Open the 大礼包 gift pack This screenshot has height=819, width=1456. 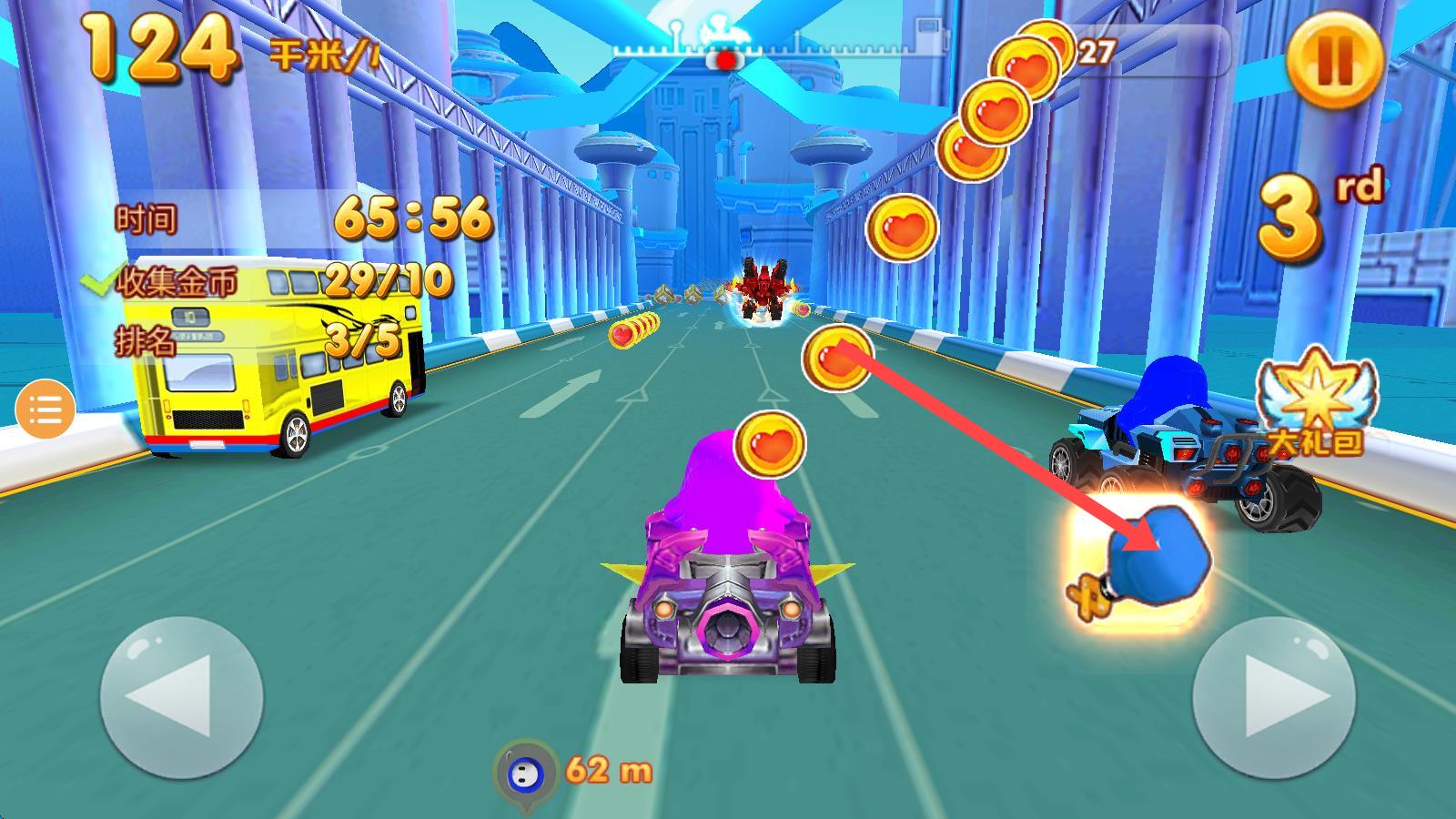[1318, 401]
